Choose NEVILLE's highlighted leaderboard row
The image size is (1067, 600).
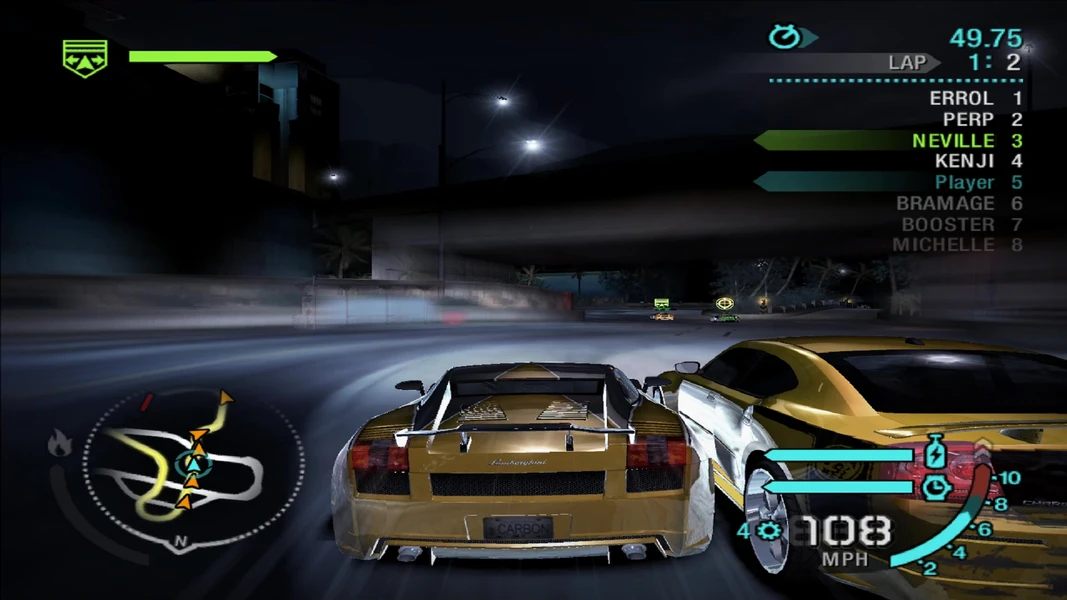(890, 141)
